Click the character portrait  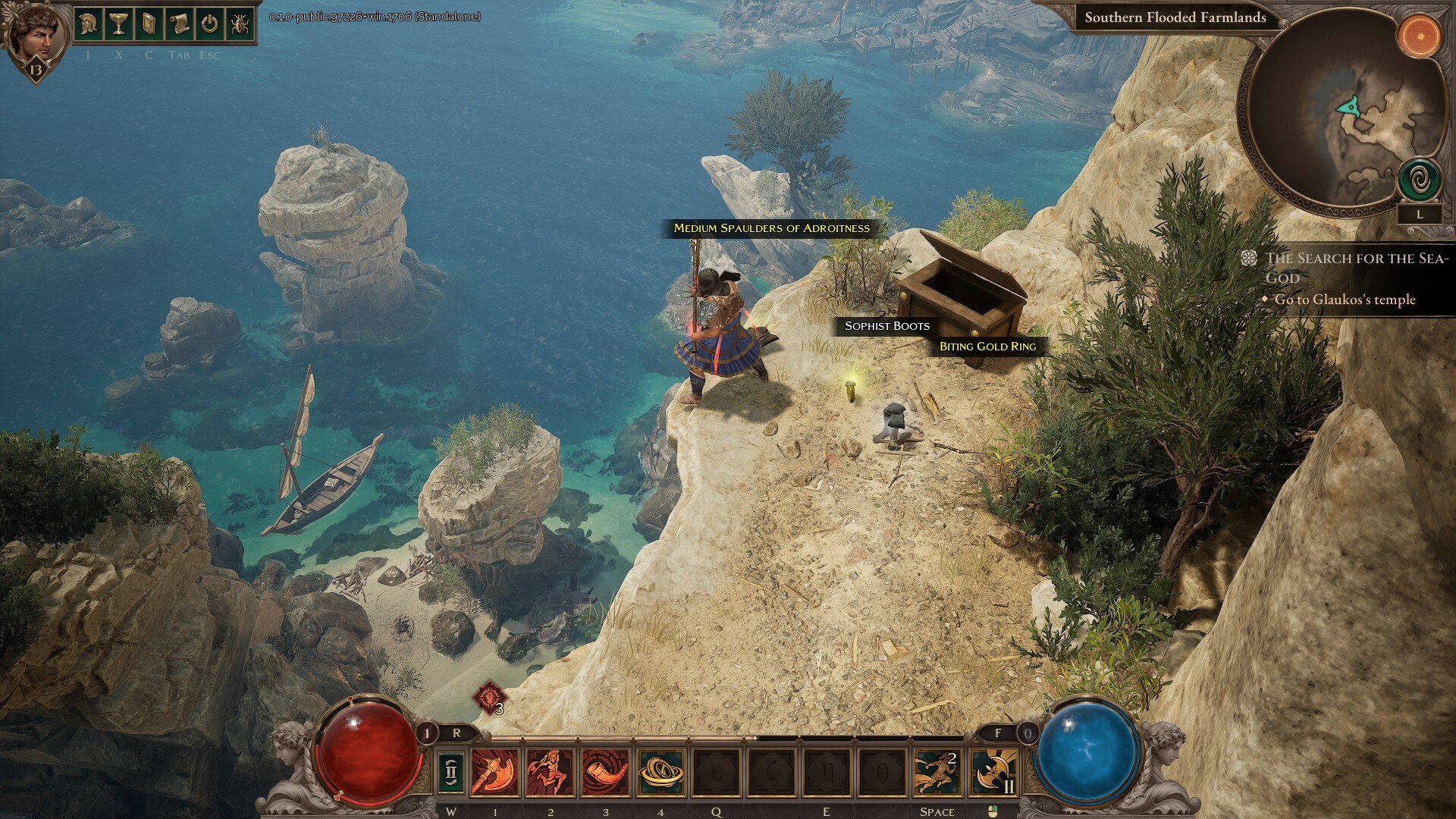pos(34,34)
